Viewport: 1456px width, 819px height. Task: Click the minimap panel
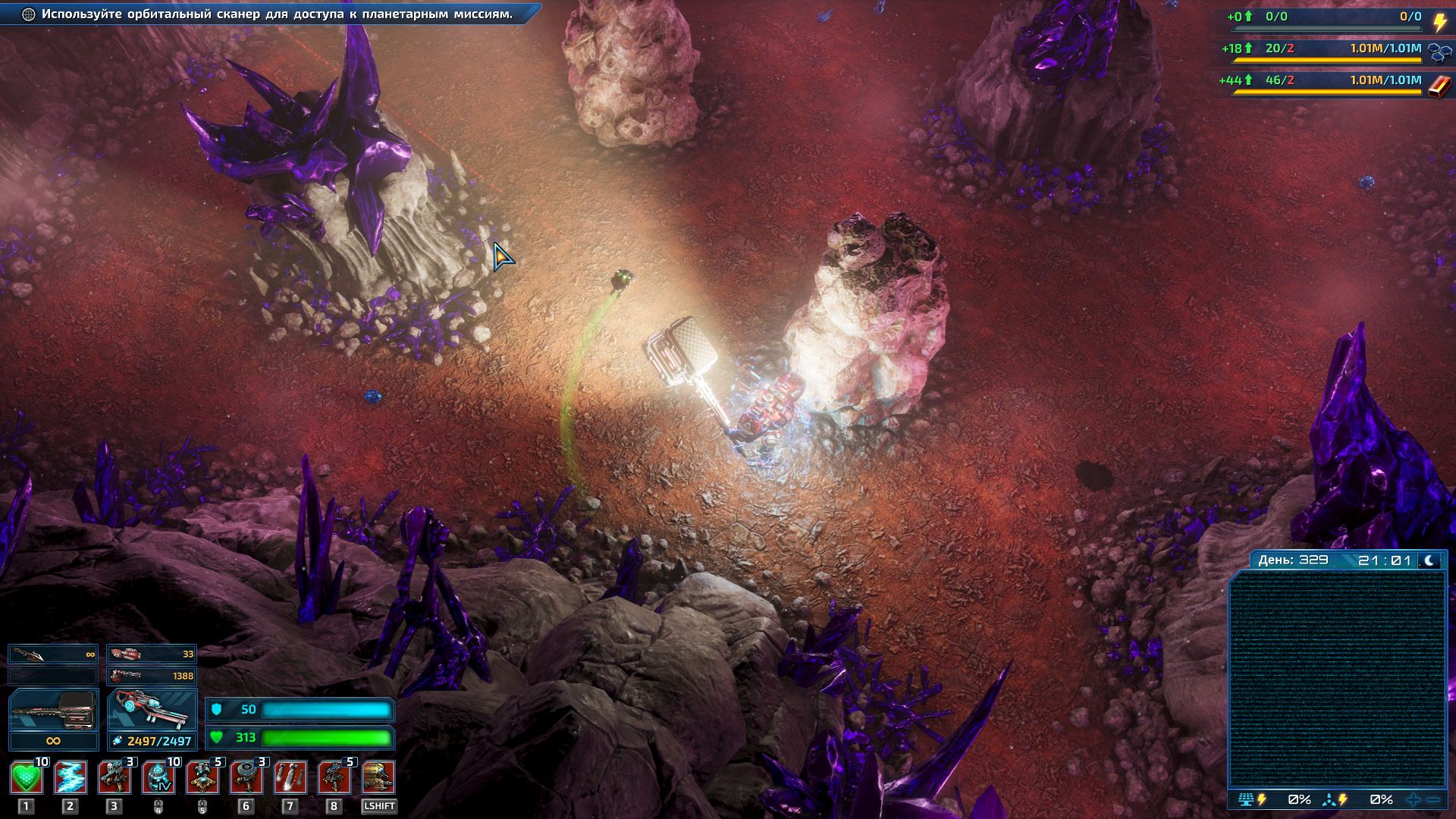[1337, 680]
